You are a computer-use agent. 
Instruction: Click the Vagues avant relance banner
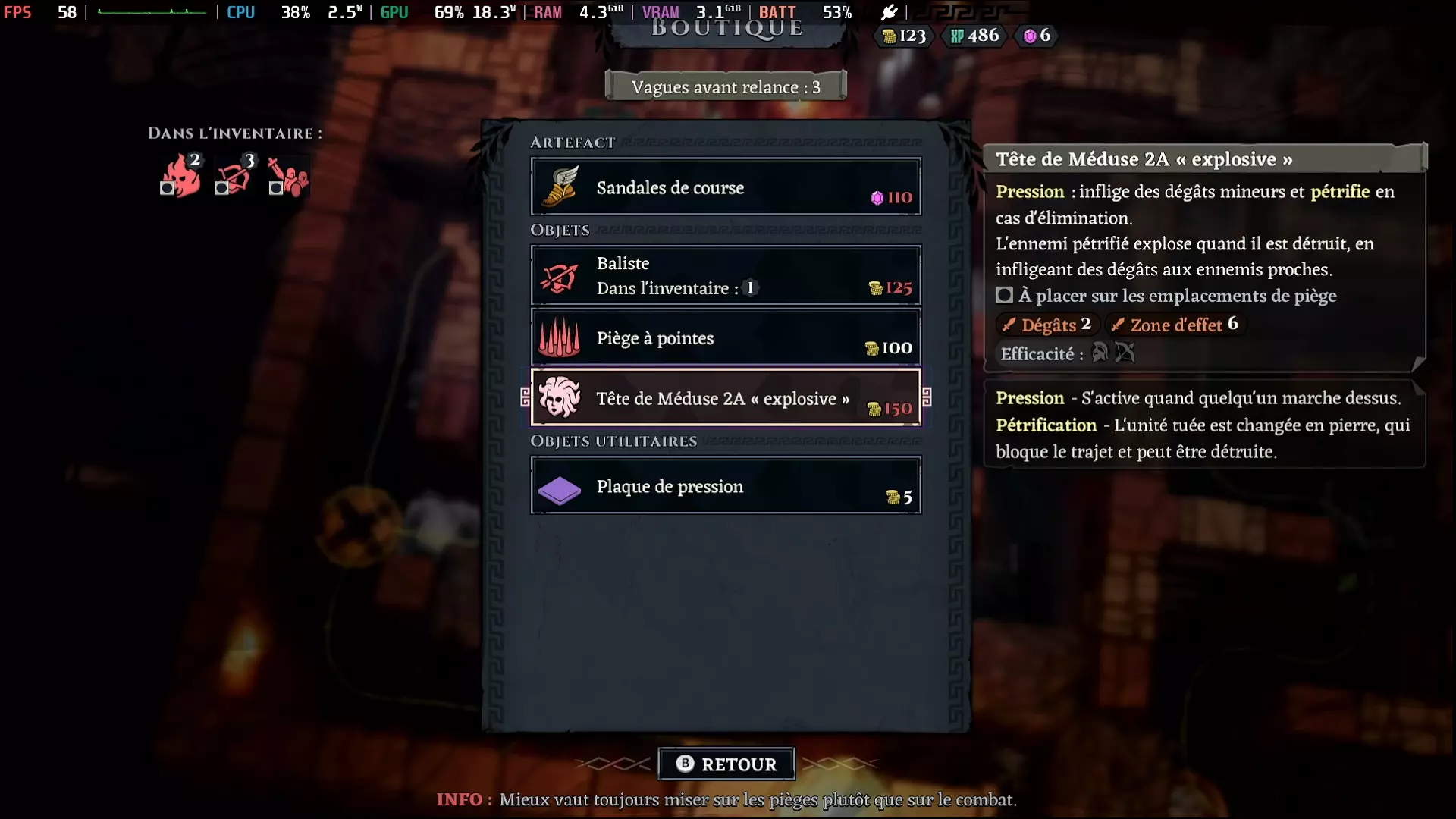(725, 86)
